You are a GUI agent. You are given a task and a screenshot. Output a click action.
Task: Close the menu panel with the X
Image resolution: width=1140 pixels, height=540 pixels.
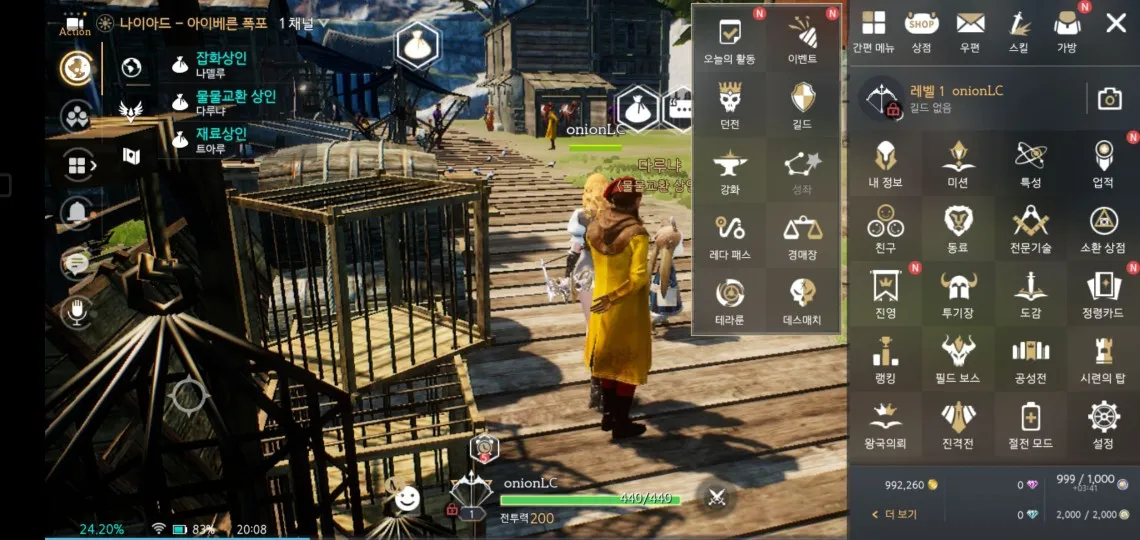pyautogui.click(x=1116, y=23)
